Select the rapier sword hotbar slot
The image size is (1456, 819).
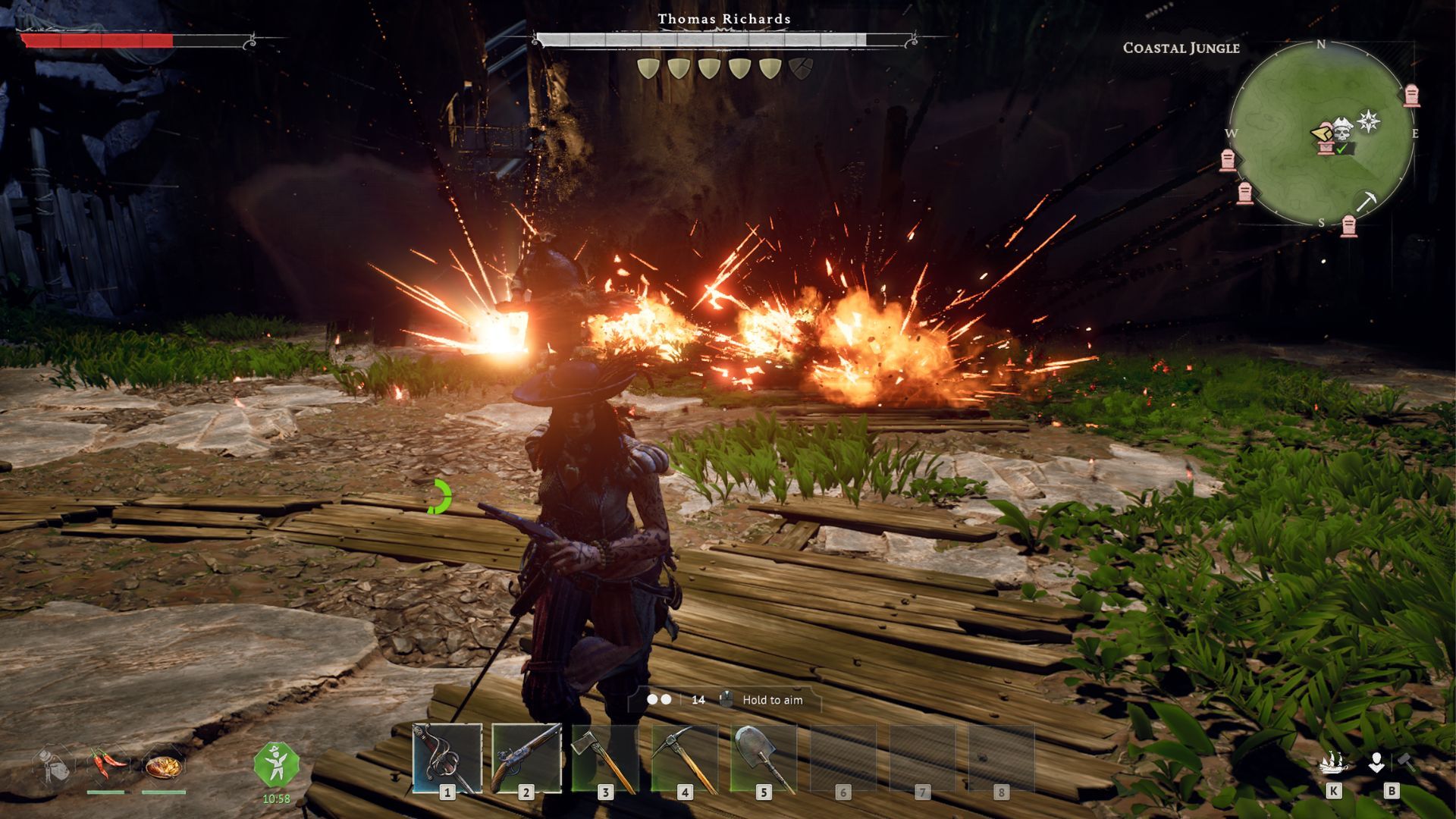pyautogui.click(x=447, y=758)
